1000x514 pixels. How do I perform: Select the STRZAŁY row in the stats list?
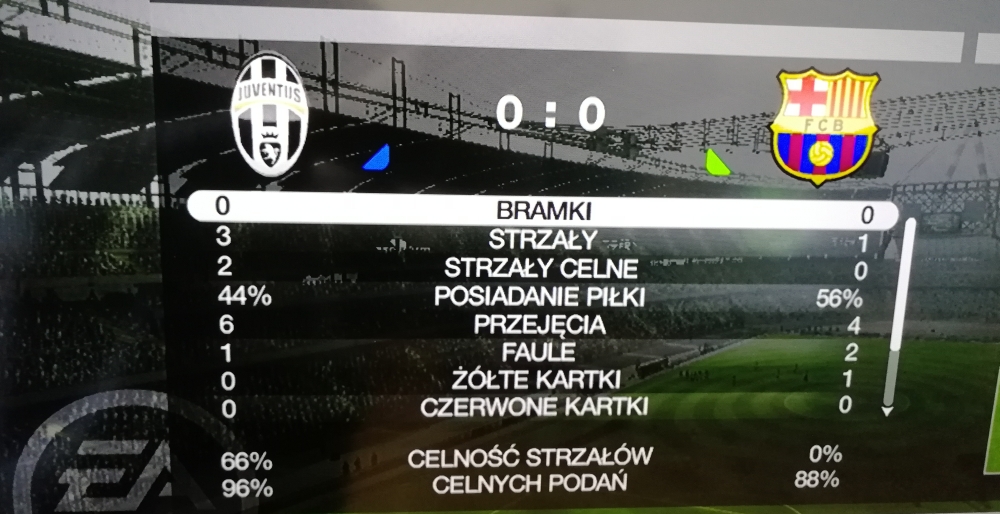pos(544,240)
